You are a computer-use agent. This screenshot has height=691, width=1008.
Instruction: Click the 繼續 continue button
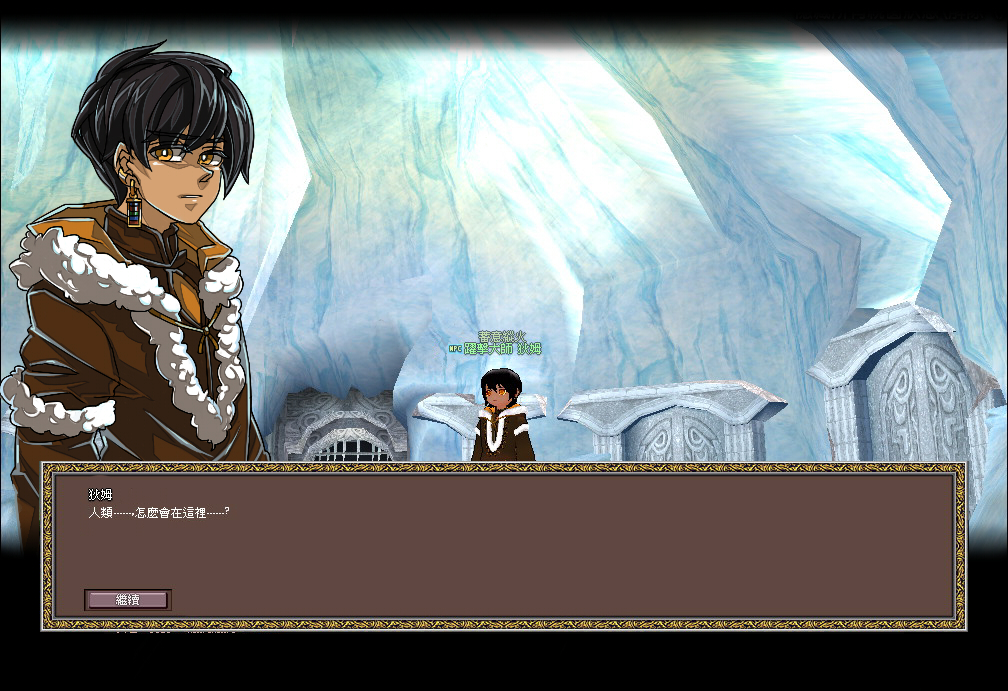[x=128, y=600]
